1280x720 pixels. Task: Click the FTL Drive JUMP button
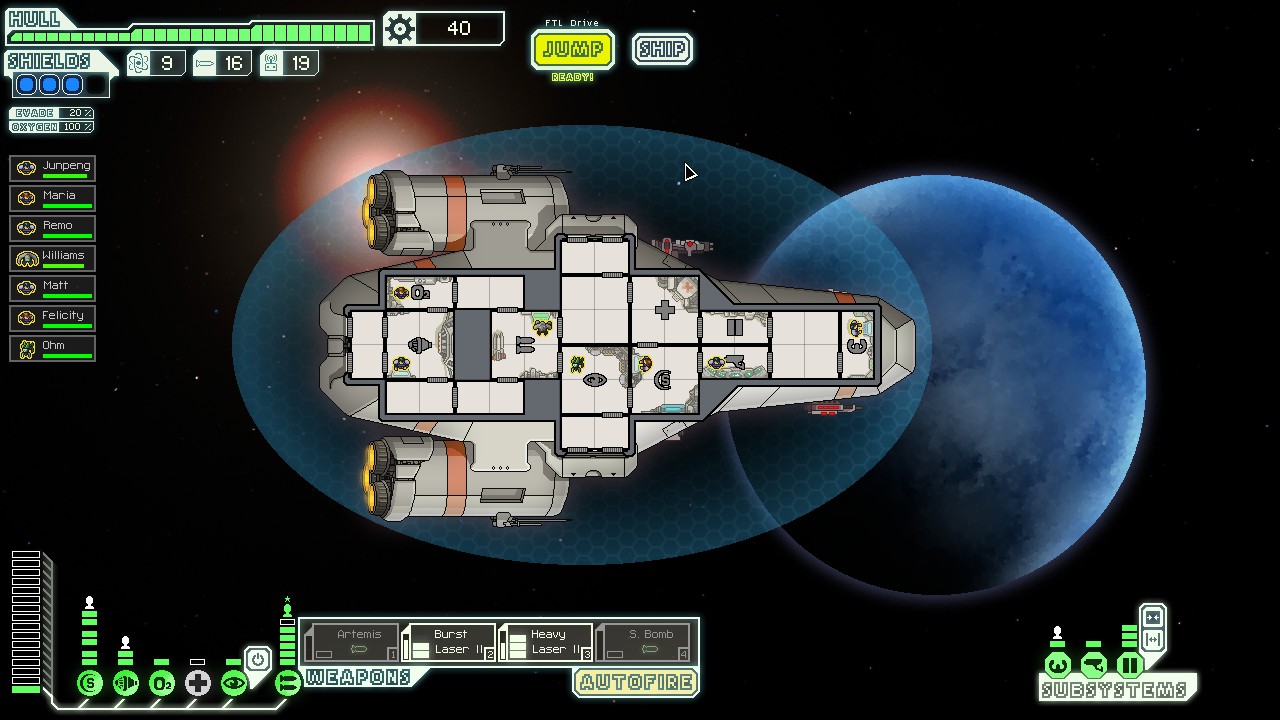pos(572,49)
